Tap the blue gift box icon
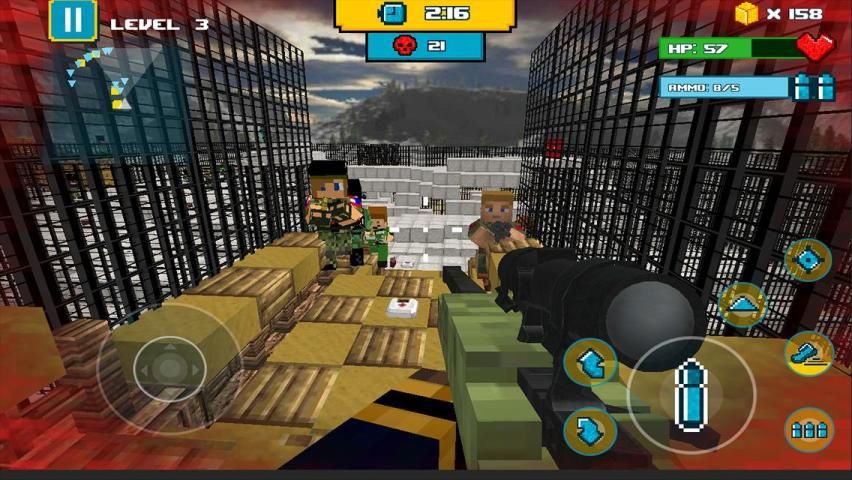 pyautogui.click(x=814, y=87)
